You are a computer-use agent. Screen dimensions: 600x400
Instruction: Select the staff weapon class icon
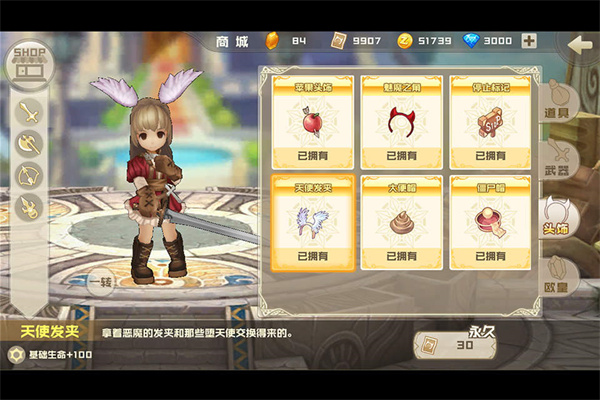tap(29, 208)
